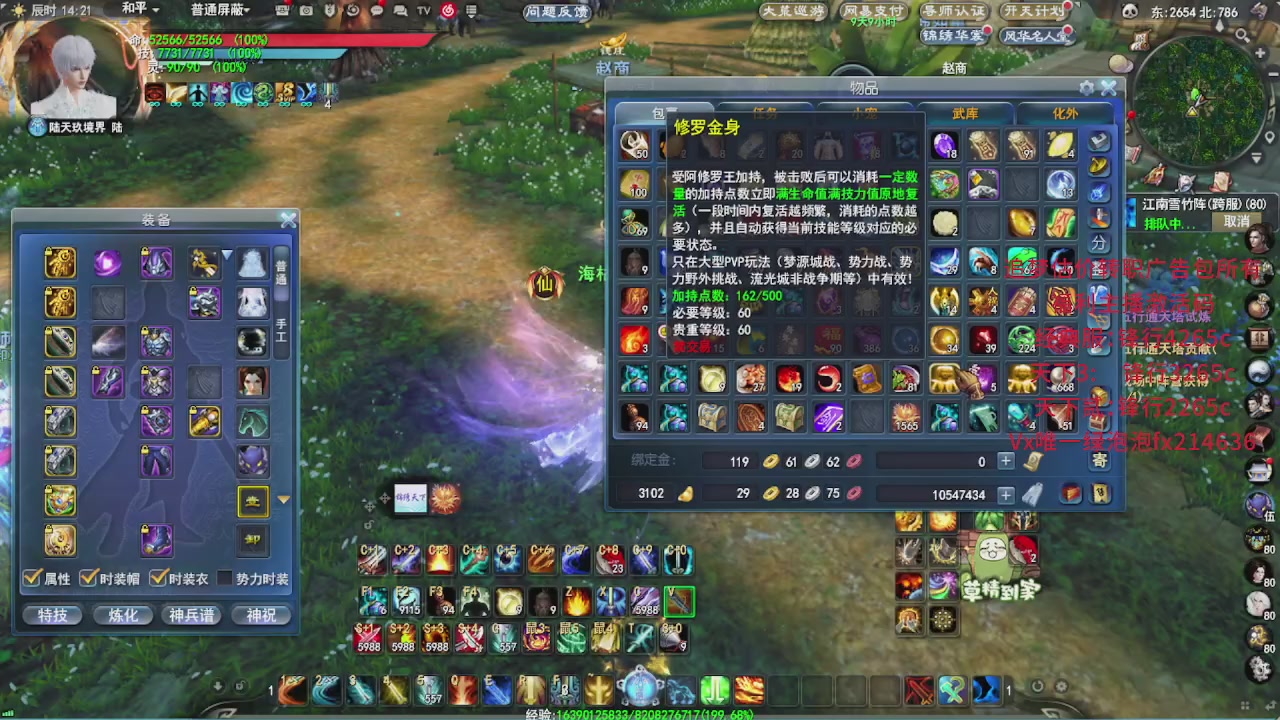Viewport: 1280px width, 720px height.
Task: Enable the 势力时装 checkbox
Action: (x=224, y=577)
